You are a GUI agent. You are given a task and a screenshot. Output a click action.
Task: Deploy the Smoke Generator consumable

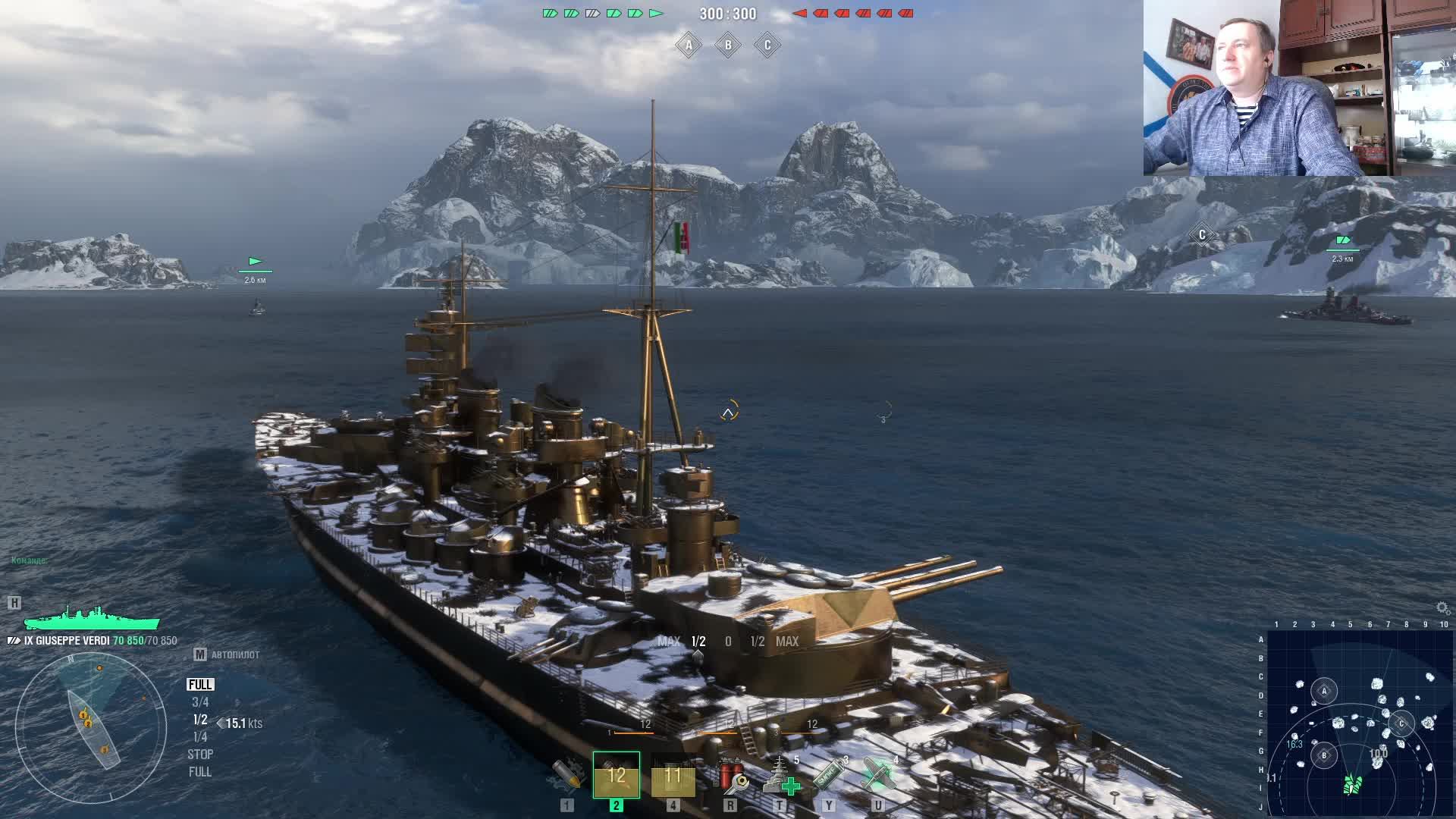[829, 775]
